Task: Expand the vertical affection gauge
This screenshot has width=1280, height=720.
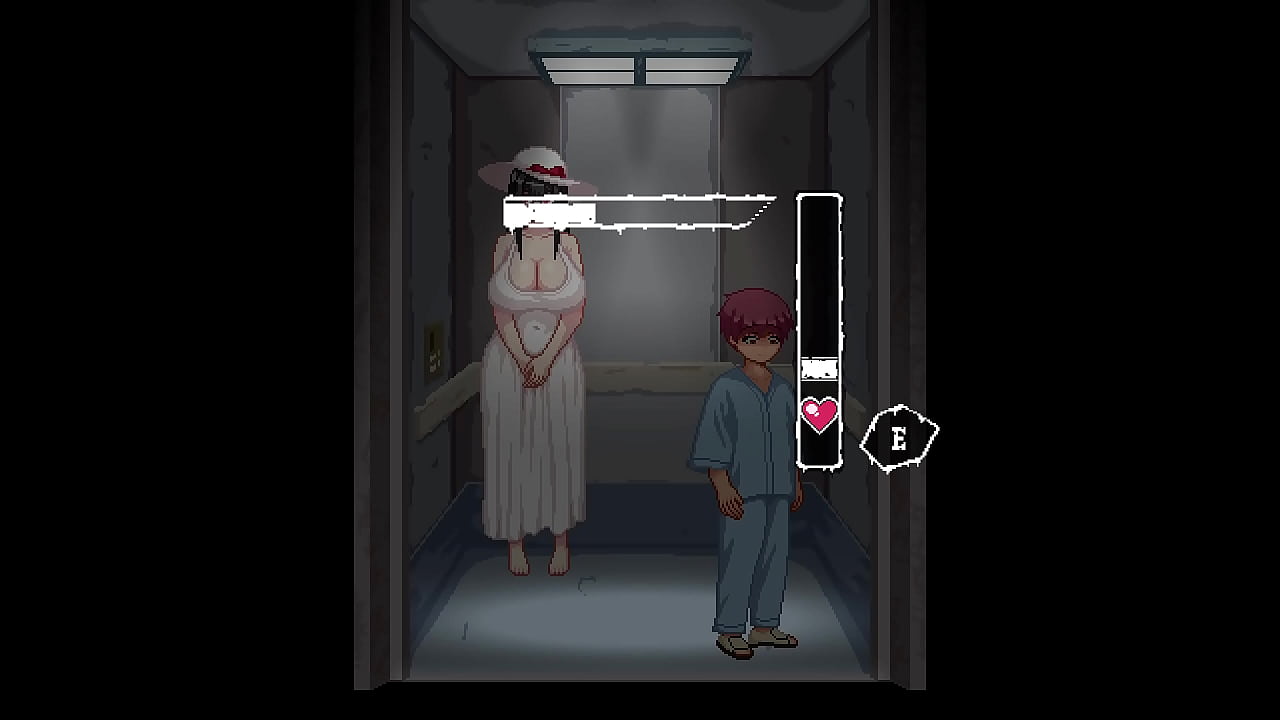Action: coord(819,330)
